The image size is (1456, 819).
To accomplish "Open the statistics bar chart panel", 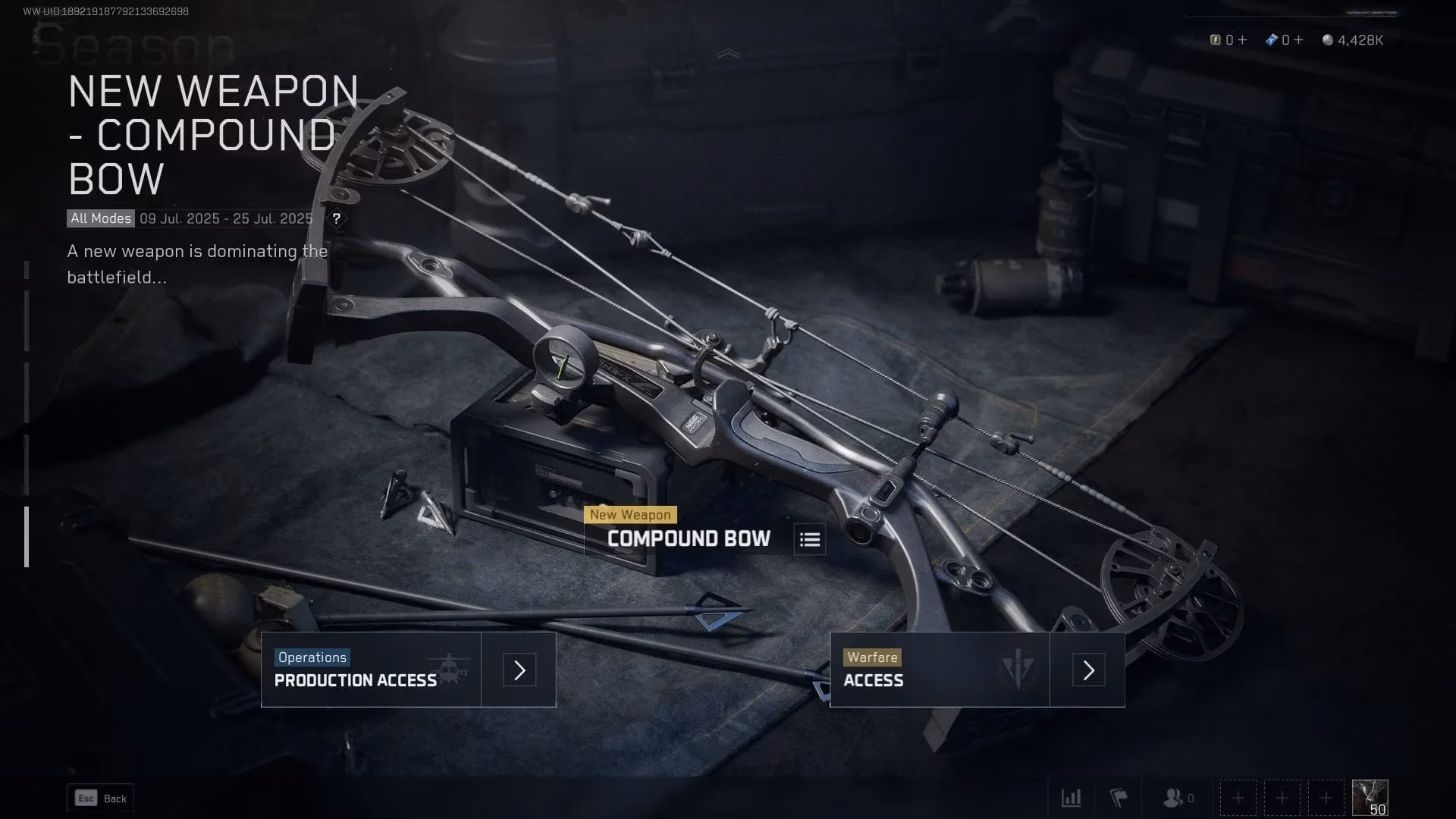I will [x=1072, y=798].
